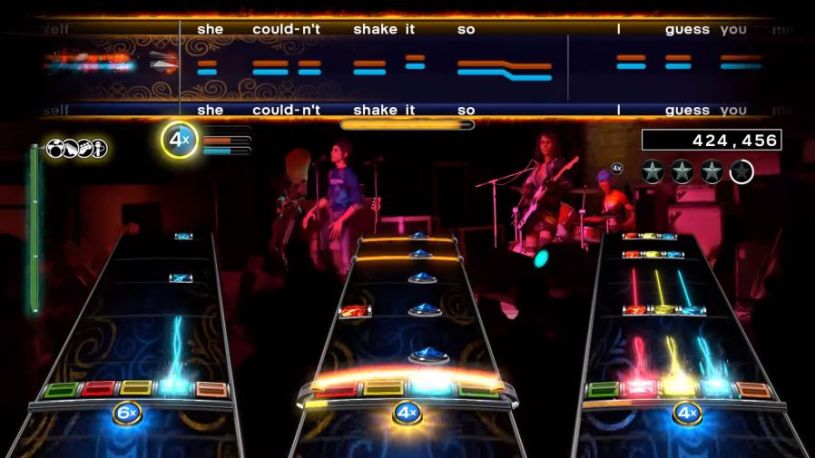Hit the orange fret pad above the 6x badge
Screen dimensions: 815x458
(211, 389)
